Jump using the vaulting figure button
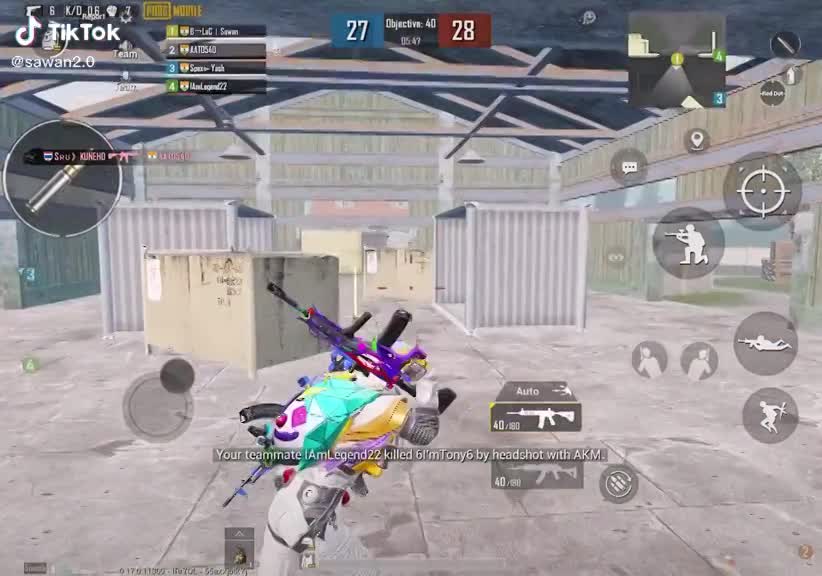Viewport: 822px width, 576px height. click(x=770, y=415)
